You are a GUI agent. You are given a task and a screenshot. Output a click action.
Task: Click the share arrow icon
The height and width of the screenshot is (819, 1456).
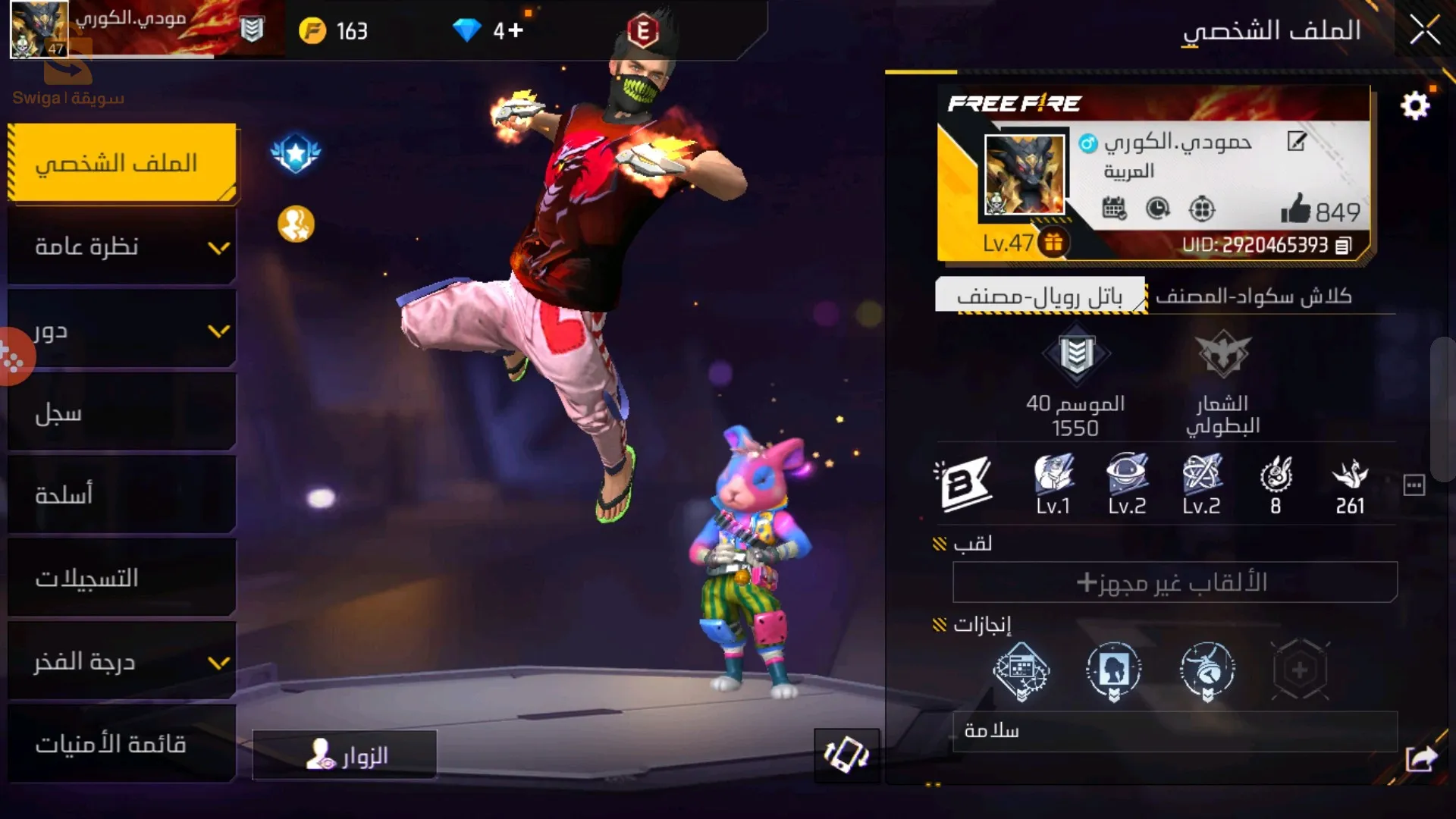(1421, 758)
